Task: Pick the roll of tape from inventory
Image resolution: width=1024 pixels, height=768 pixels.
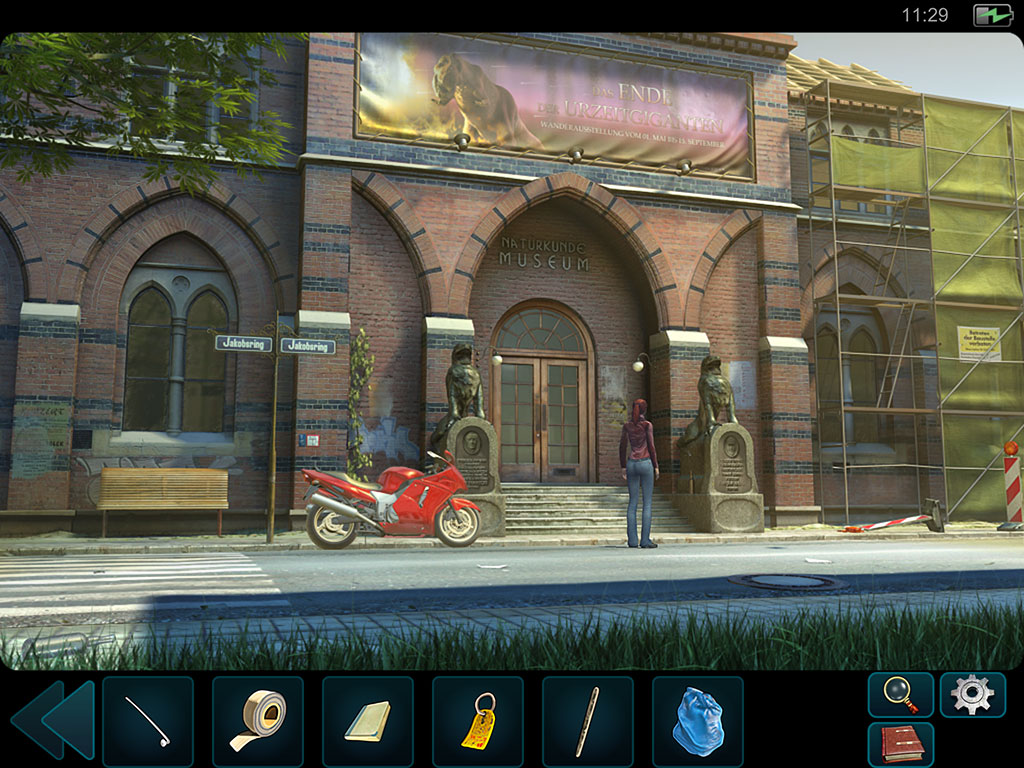Action: coord(258,721)
